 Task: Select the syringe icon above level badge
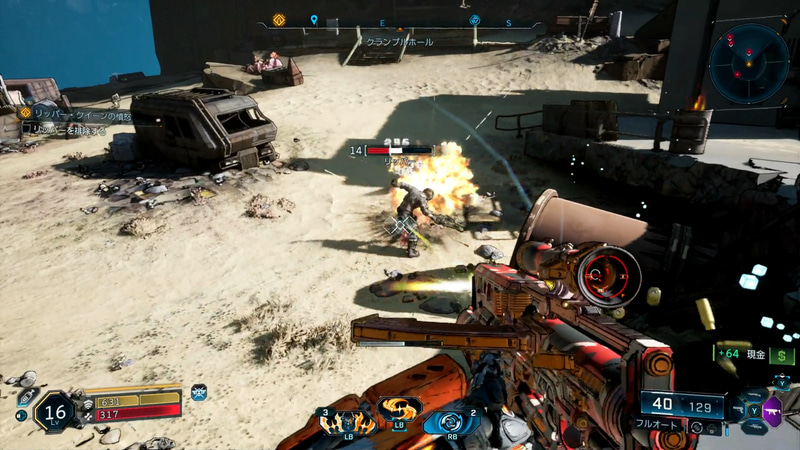[x=27, y=397]
